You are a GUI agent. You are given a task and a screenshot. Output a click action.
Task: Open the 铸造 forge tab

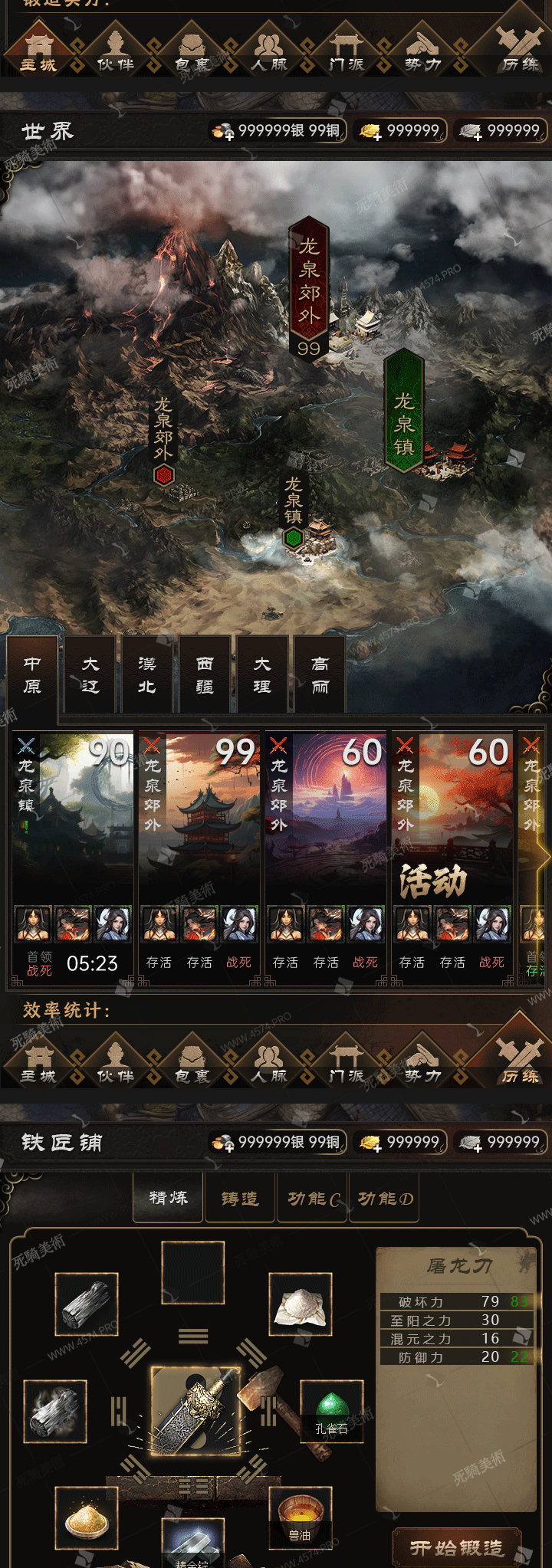[x=240, y=1198]
